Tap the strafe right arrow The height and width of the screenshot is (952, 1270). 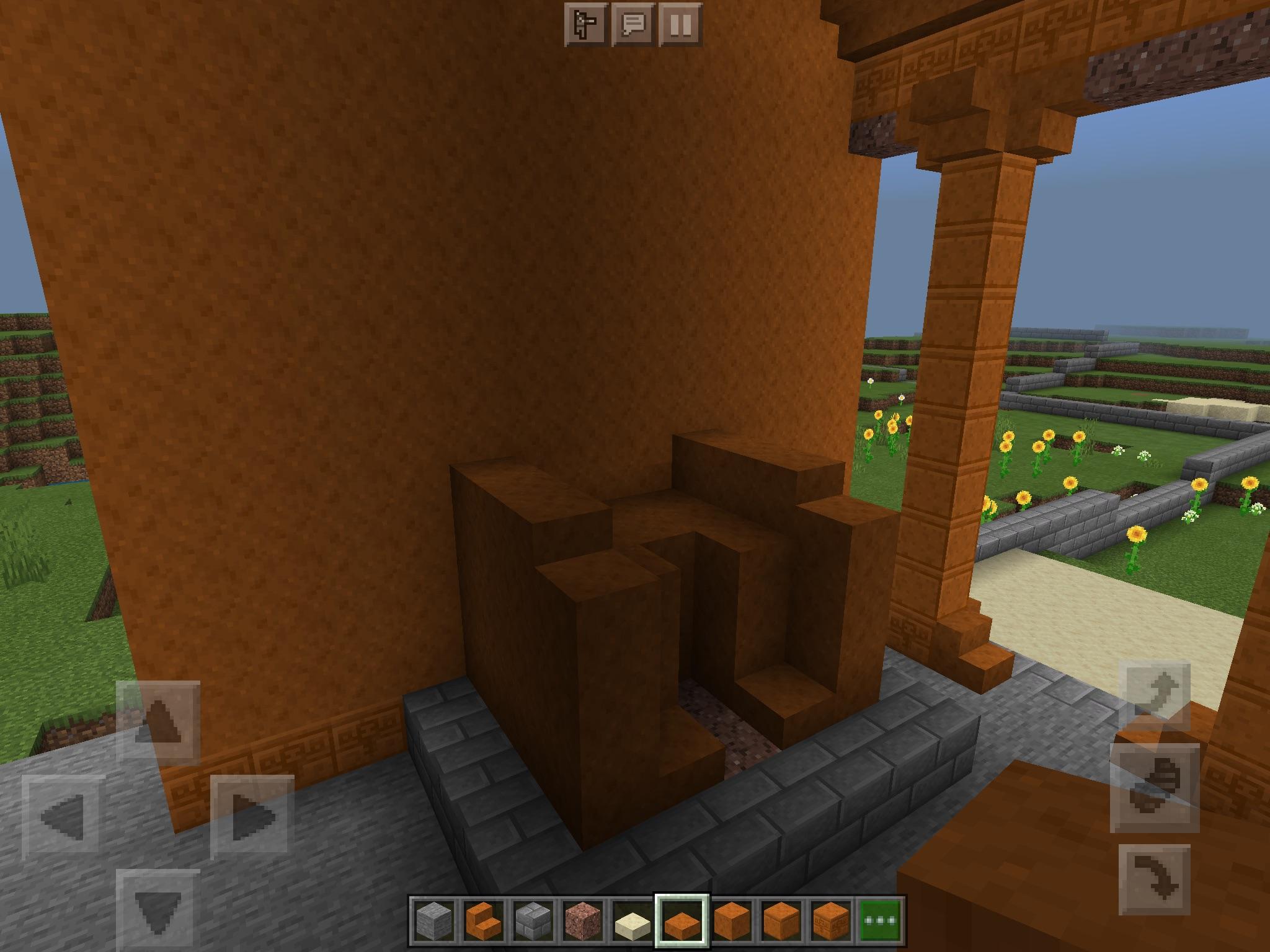252,816
